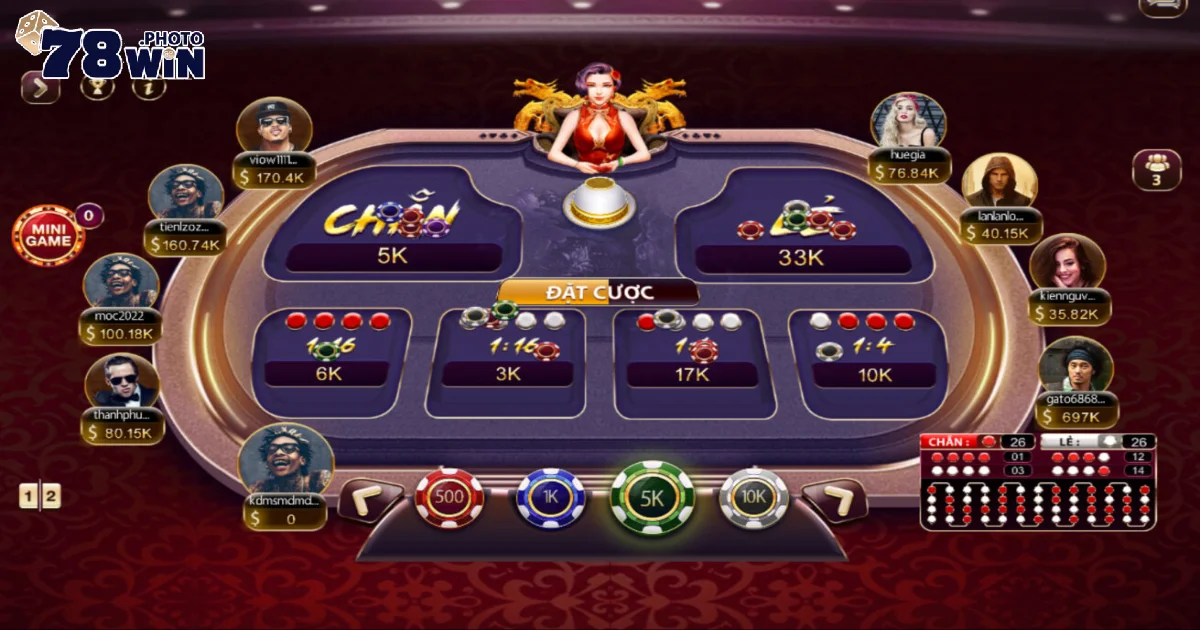Viewport: 1200px width, 630px height.
Task: Show more chips with the right arrow
Action: coord(834,499)
